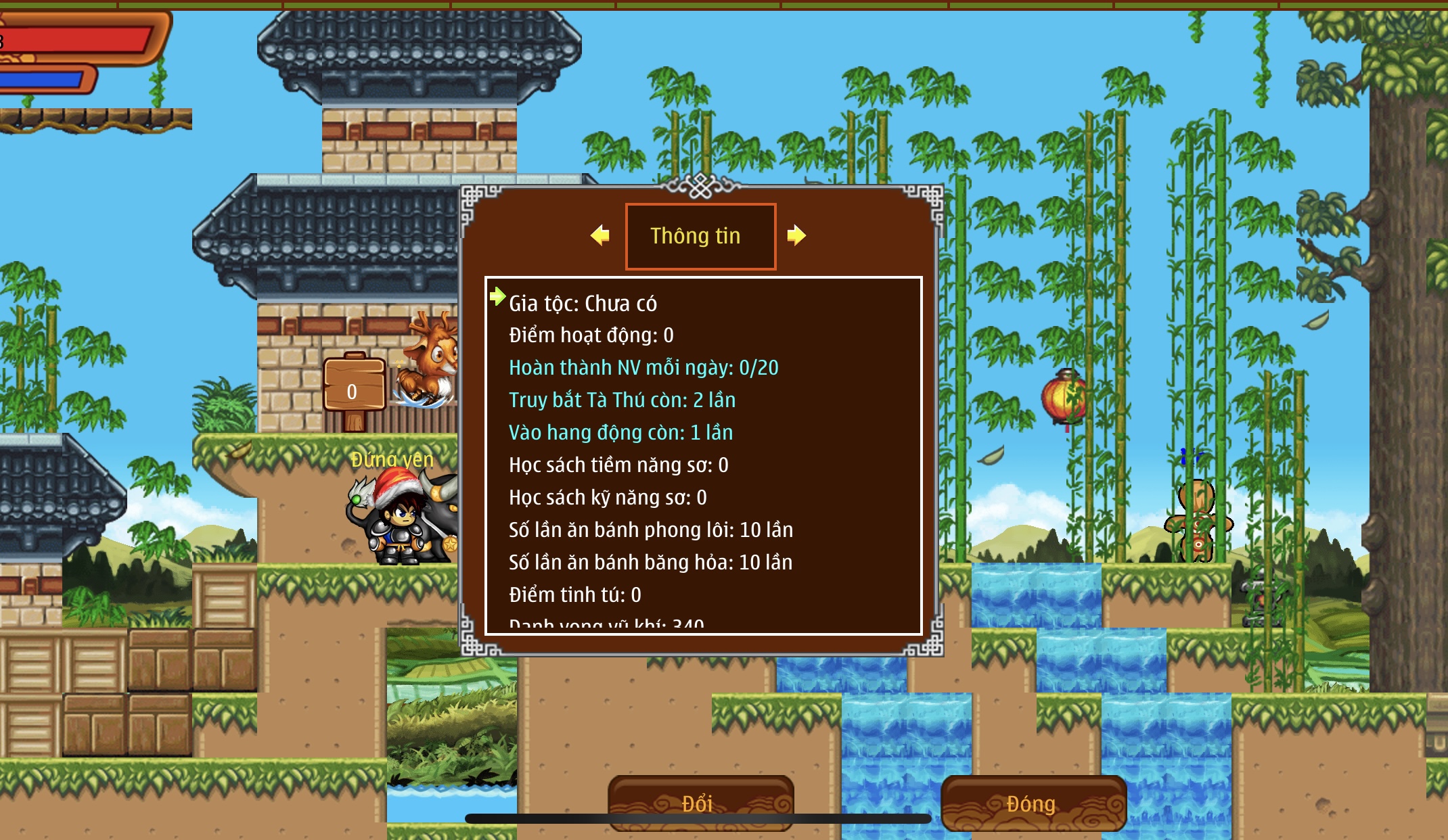Switch to the next tab with right arrow
The image size is (1448, 840).
[796, 235]
